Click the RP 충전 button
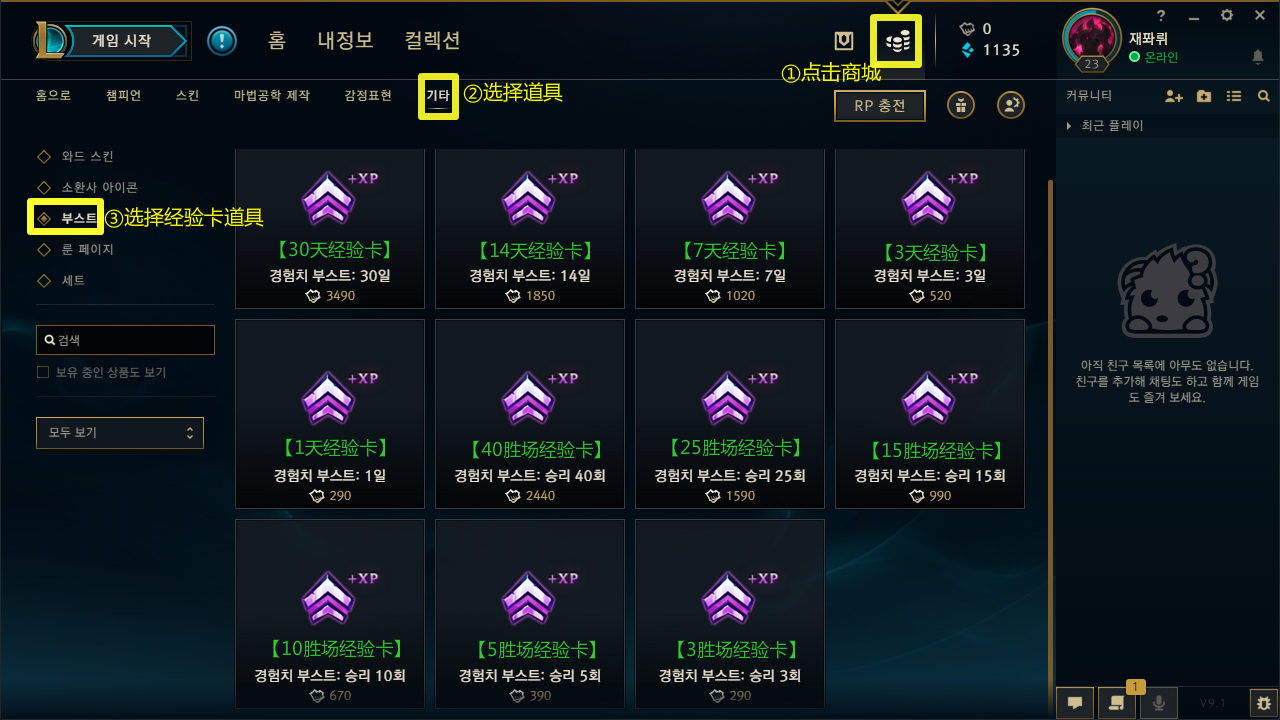Viewport: 1280px width, 720px height. [879, 105]
